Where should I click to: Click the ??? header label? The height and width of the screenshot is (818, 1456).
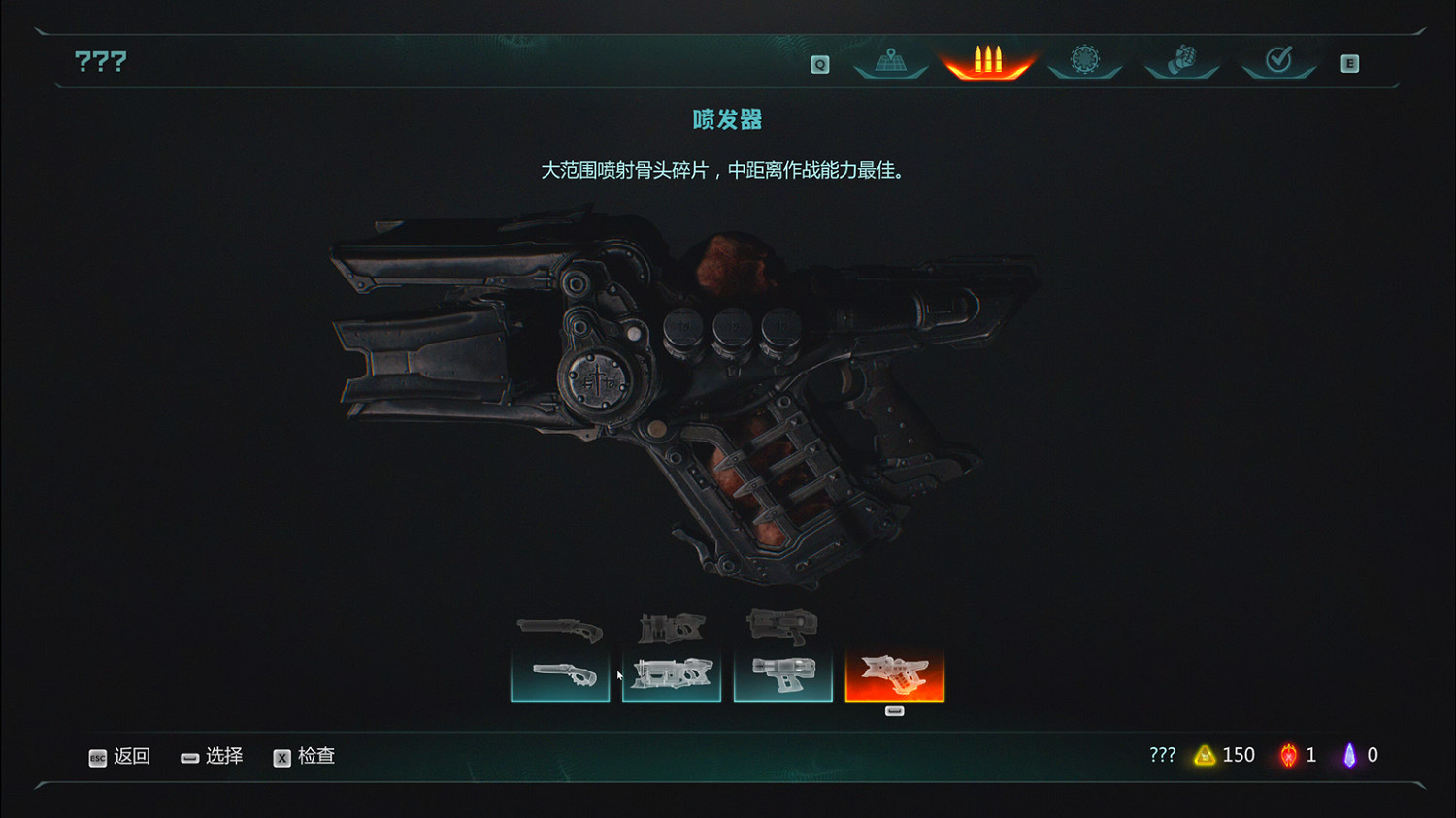coord(101,60)
